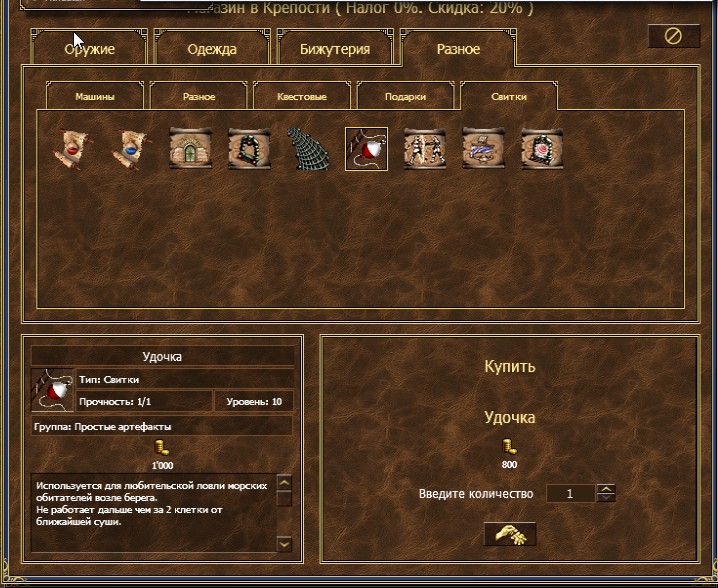This screenshot has width=718, height=588.
Task: Click the item description scroll-up arrow
Action: (x=284, y=483)
